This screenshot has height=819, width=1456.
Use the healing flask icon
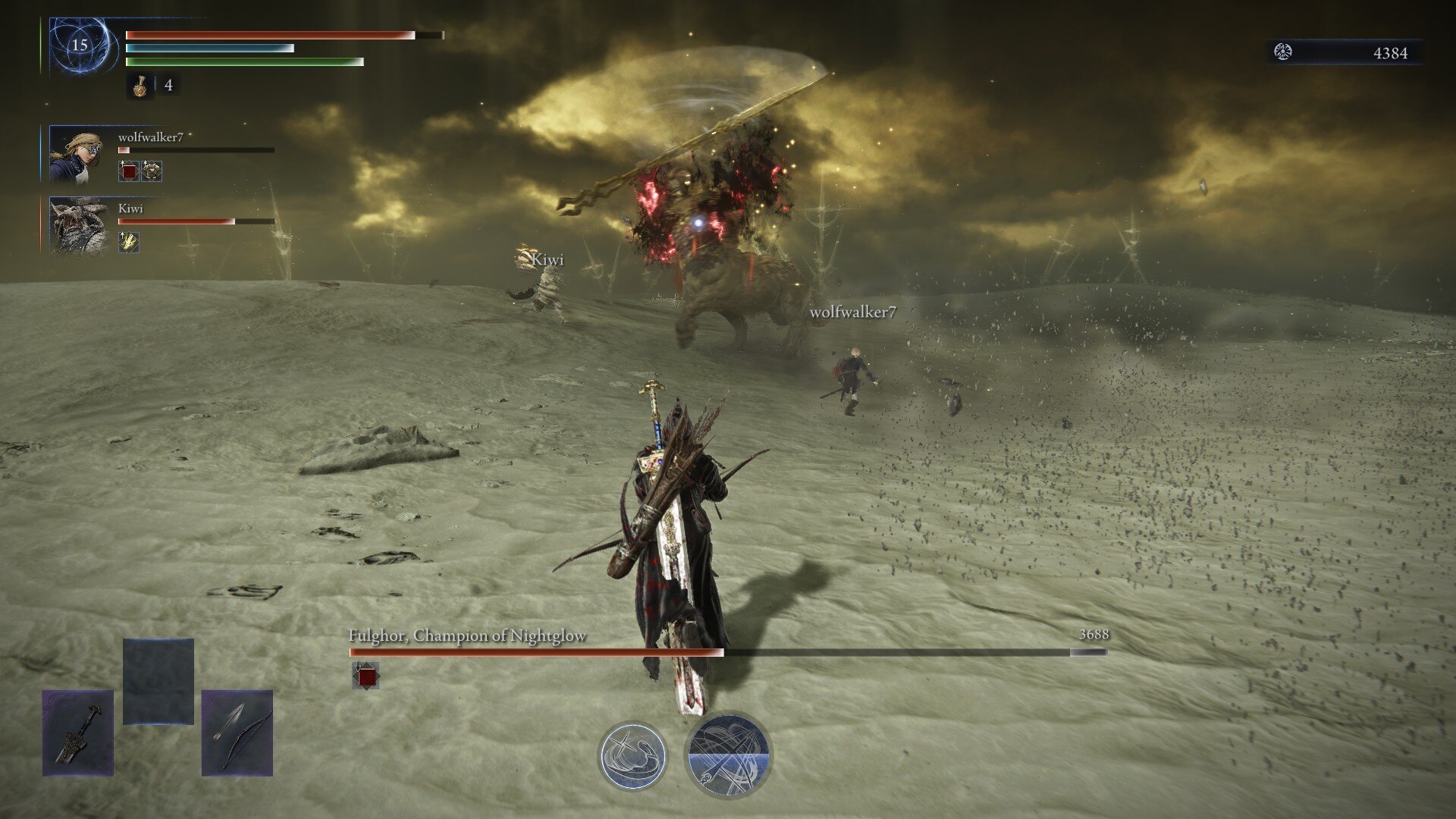[x=140, y=86]
